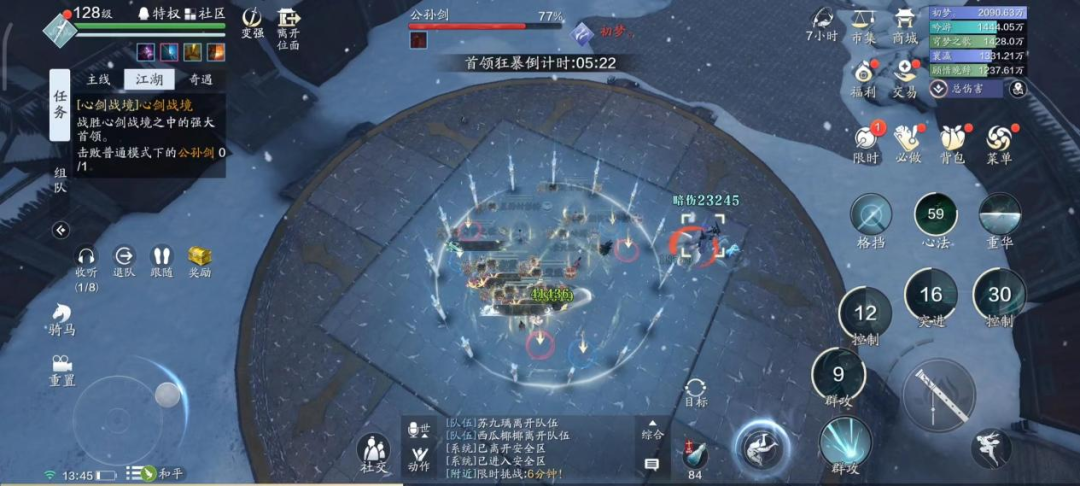Open the 交易 trade icon
Viewport: 1080px width, 486px height.
[905, 75]
